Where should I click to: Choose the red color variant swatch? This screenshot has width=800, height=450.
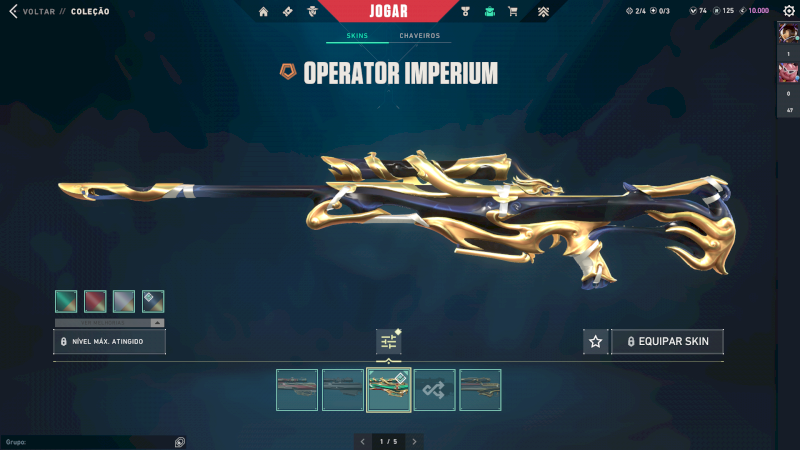click(95, 301)
